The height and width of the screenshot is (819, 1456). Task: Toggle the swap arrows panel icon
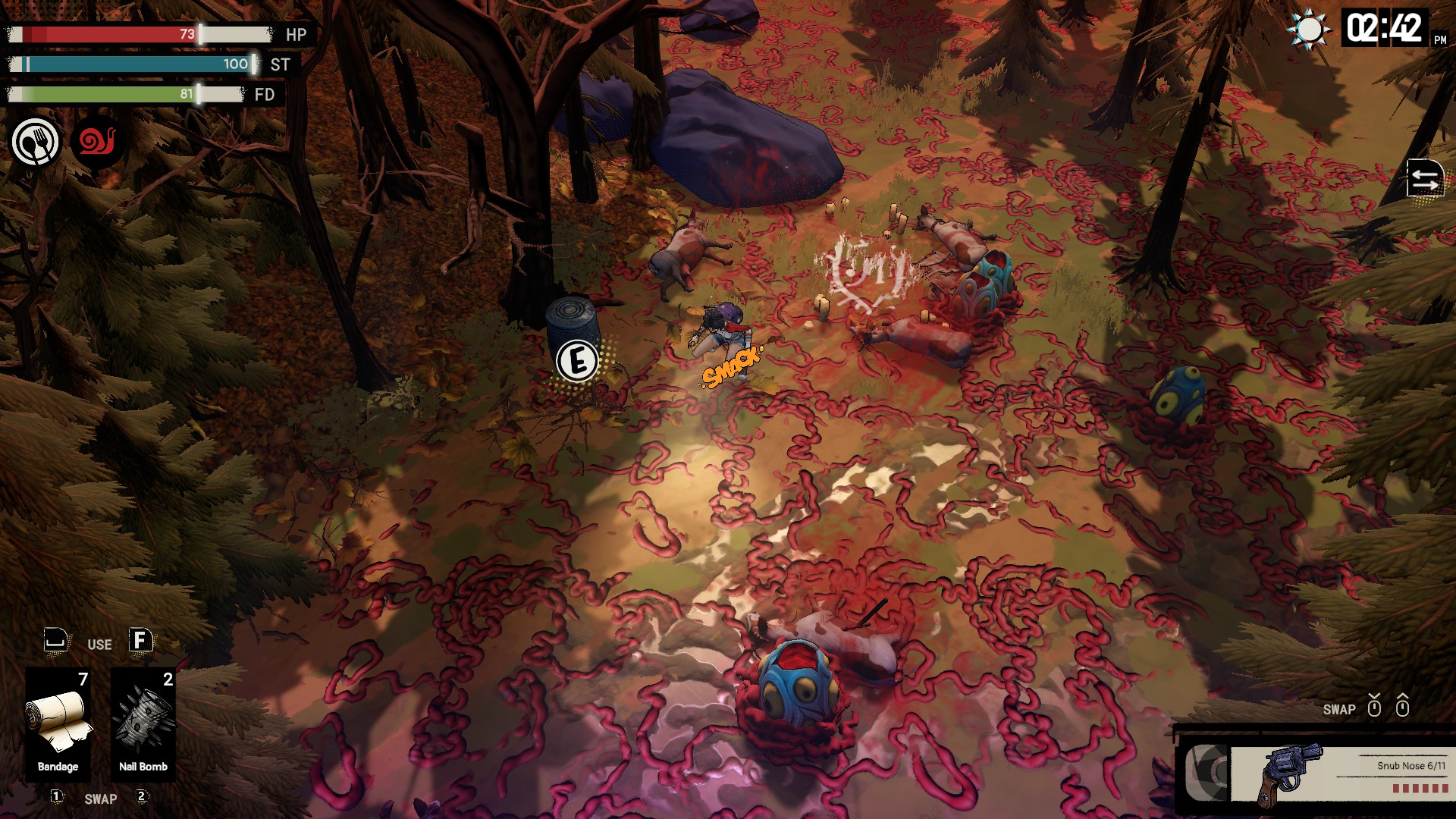pyautogui.click(x=1424, y=179)
